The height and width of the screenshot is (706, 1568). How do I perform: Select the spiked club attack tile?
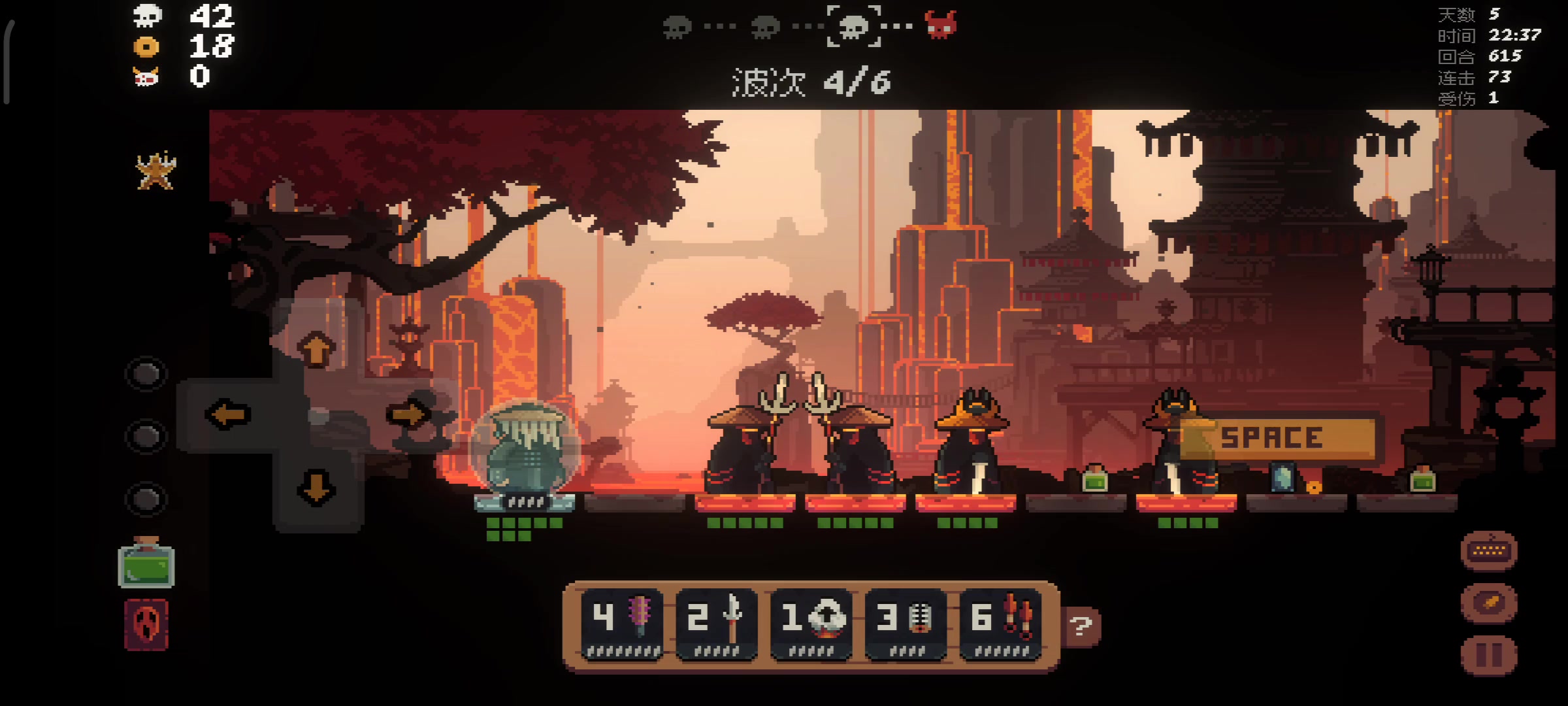tap(622, 624)
